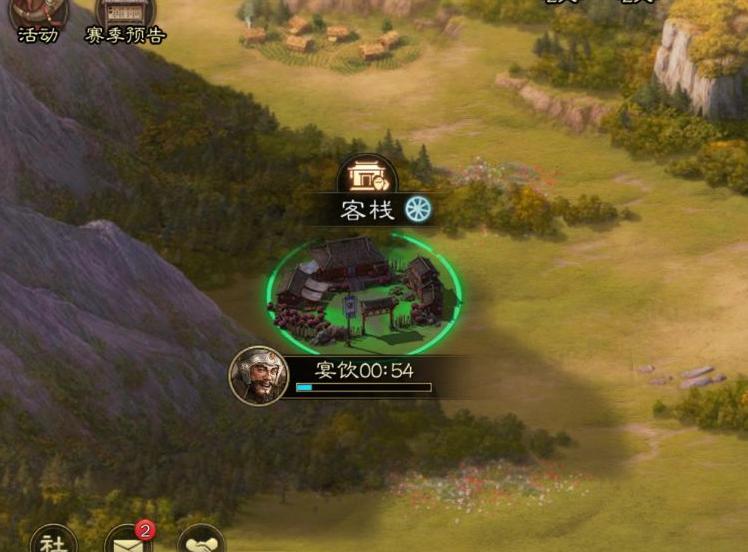This screenshot has width=748, height=552.
Task: Open the mail envelope with 2 unread
Action: [x=128, y=541]
